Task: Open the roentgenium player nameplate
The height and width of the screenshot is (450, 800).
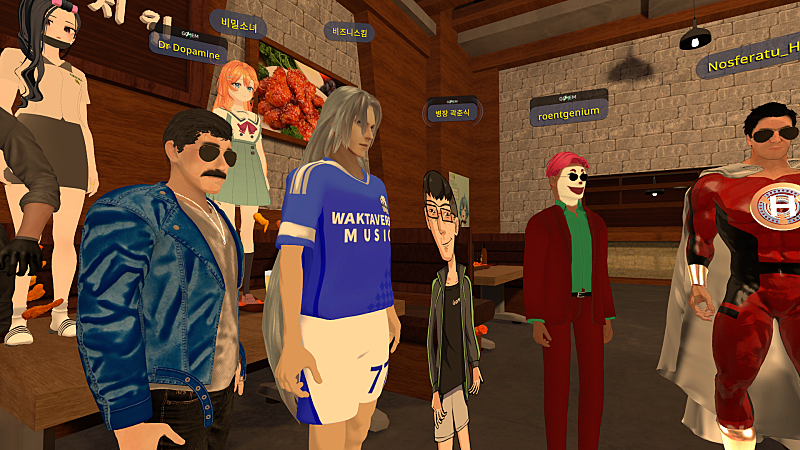Action: click(x=568, y=108)
